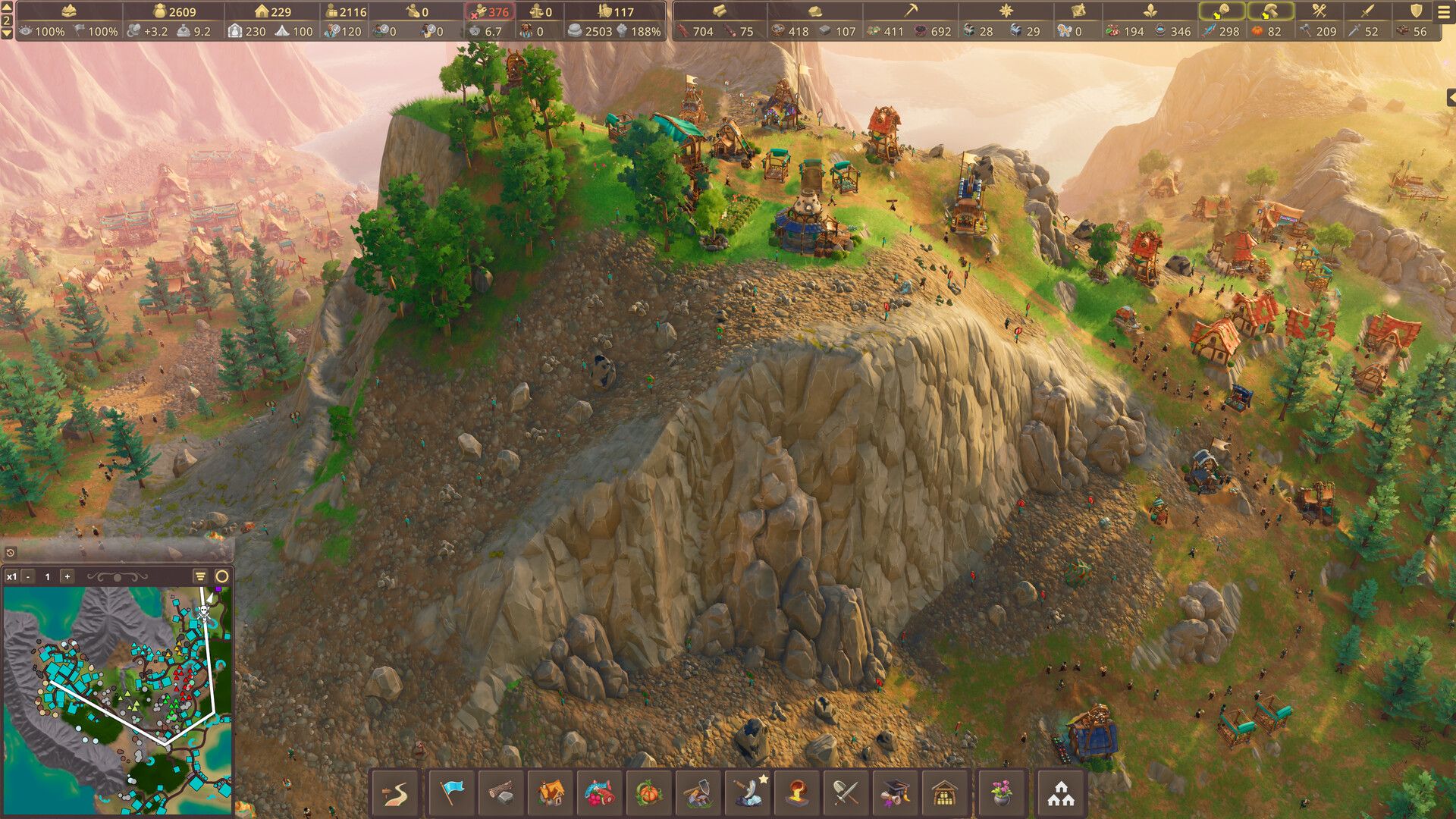1456x819 pixels.
Task: Open the starred pickaxe mining category
Action: 748,793
